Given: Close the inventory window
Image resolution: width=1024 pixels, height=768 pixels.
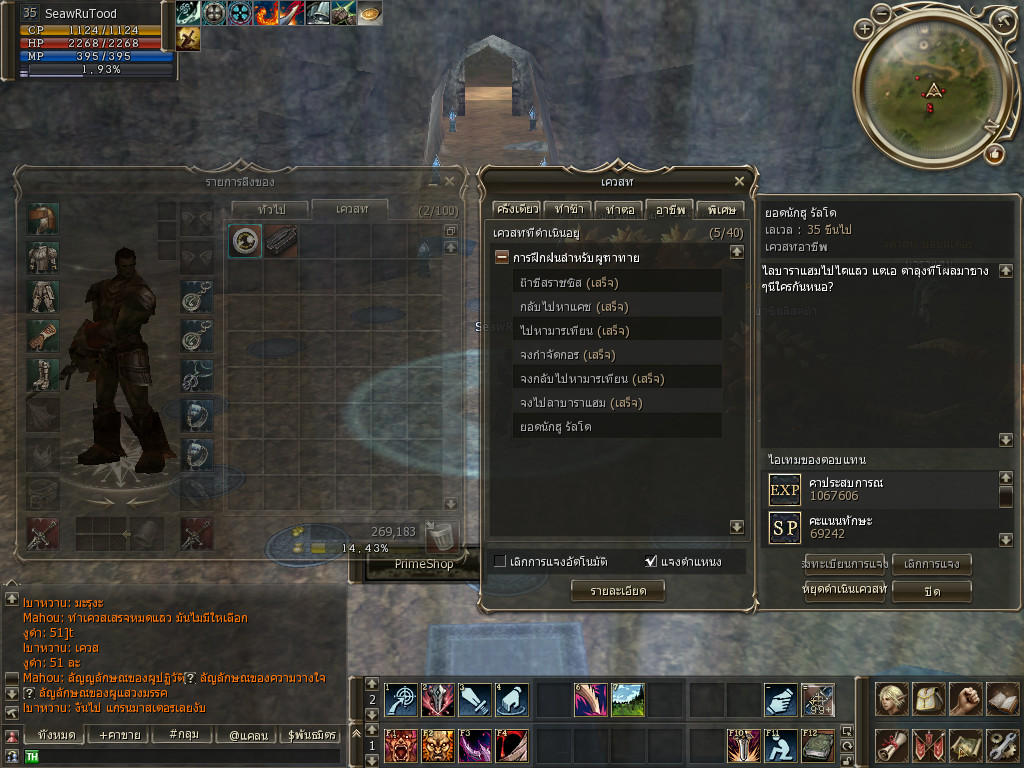Looking at the screenshot, I should [449, 182].
